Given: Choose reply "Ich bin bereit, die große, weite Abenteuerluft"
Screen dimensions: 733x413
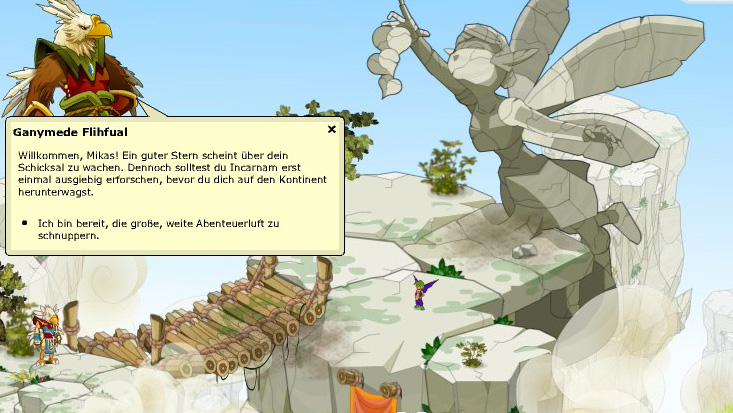Looking at the screenshot, I should [157, 228].
